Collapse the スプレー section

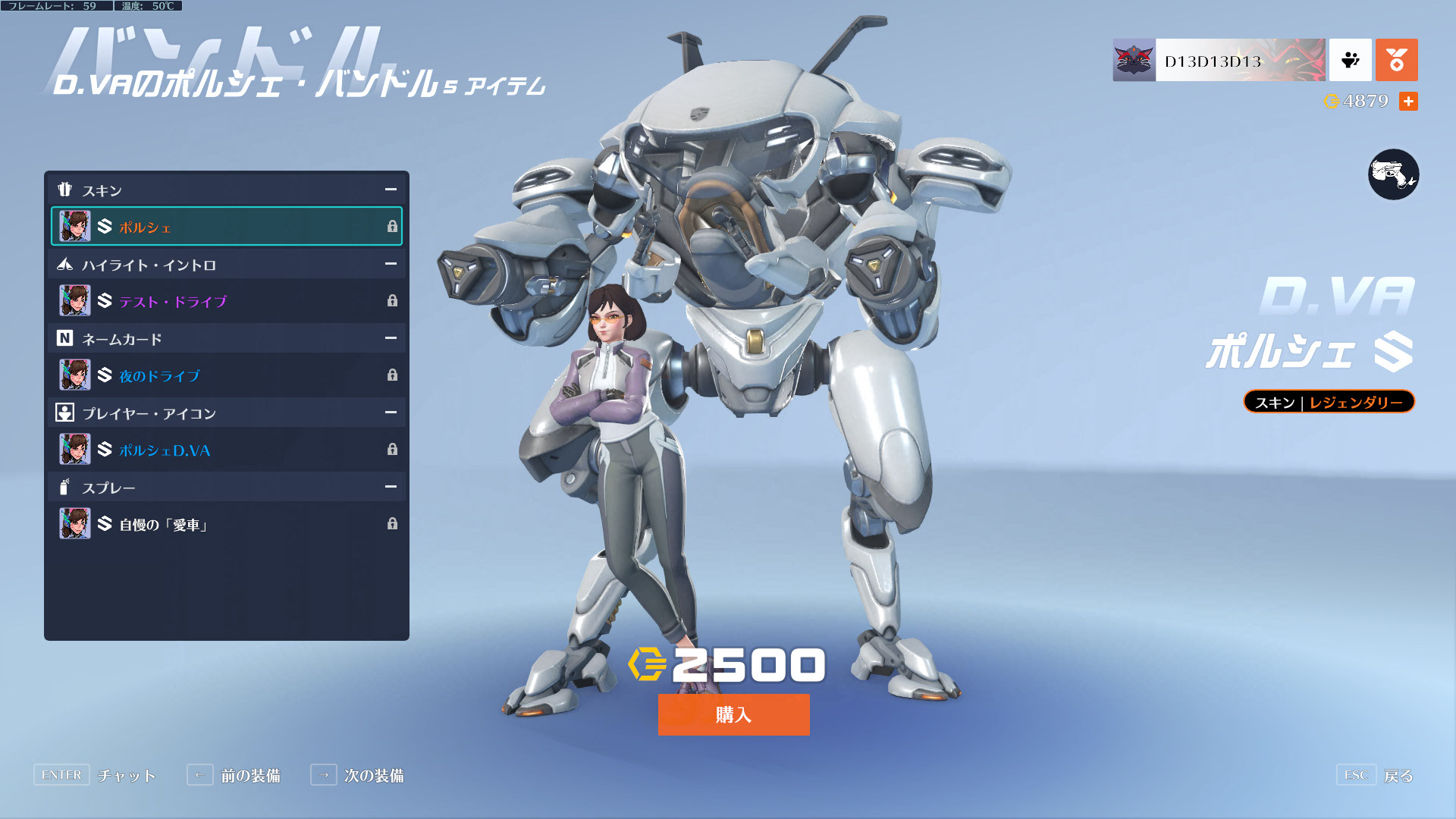click(391, 487)
